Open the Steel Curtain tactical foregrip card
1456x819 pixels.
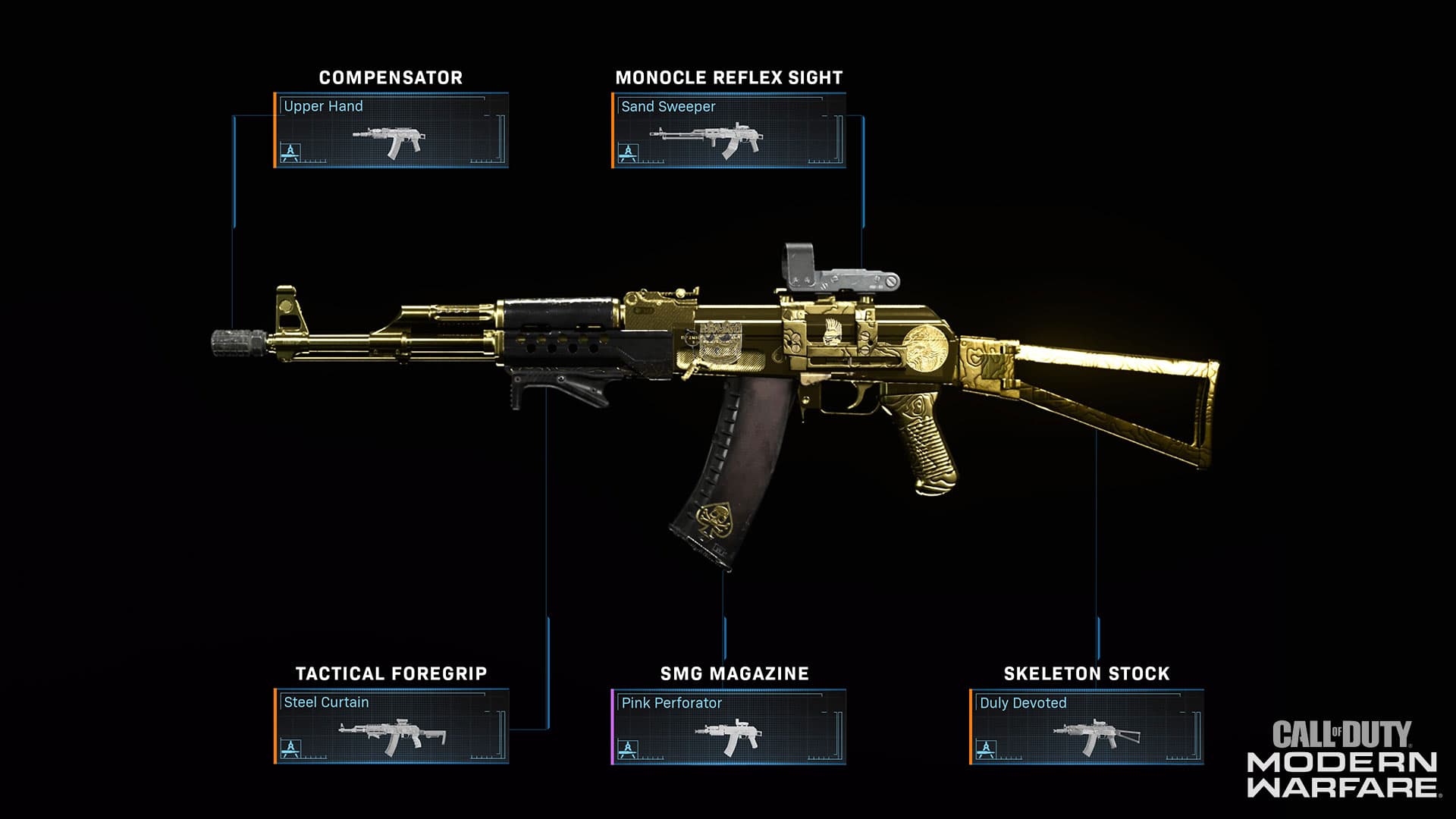391,726
